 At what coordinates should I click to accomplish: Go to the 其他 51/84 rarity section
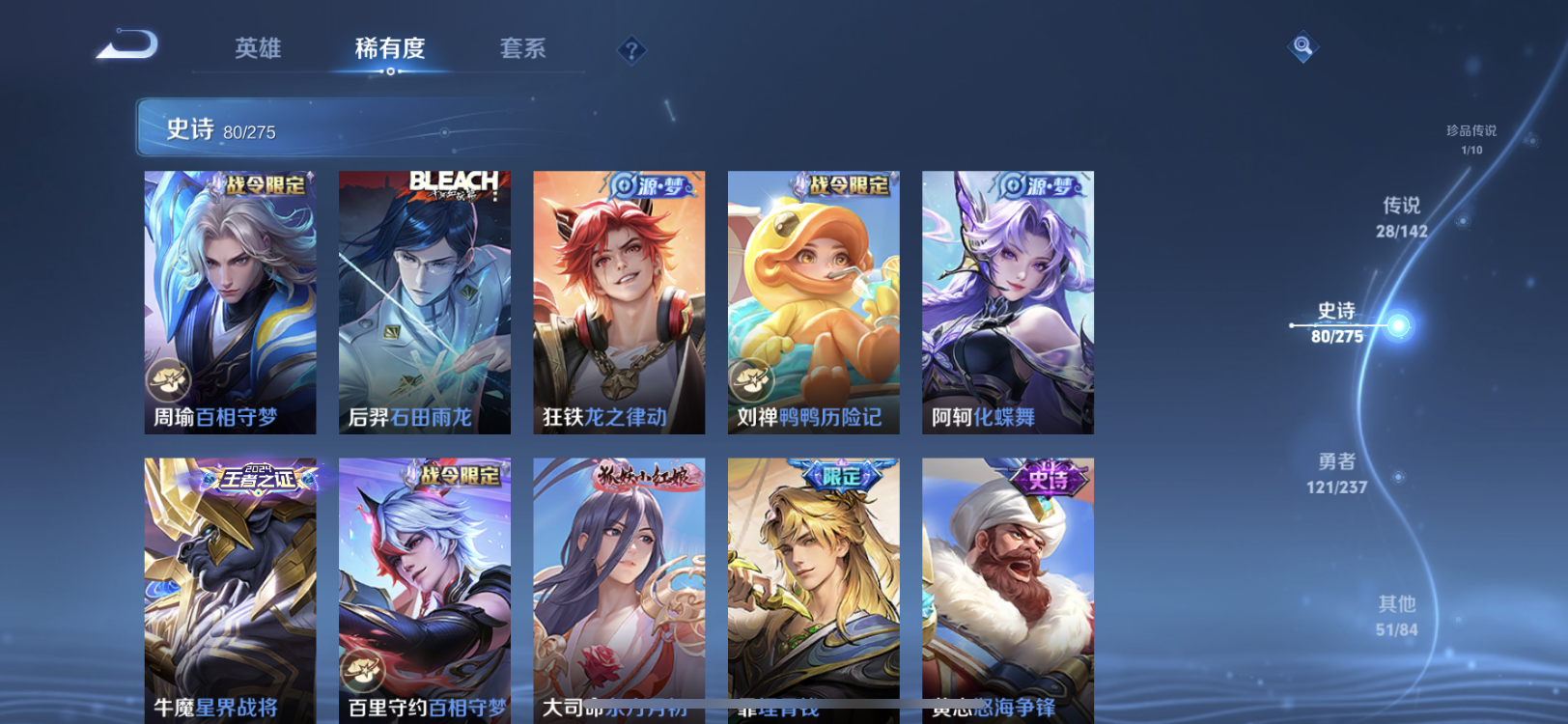click(x=1395, y=615)
